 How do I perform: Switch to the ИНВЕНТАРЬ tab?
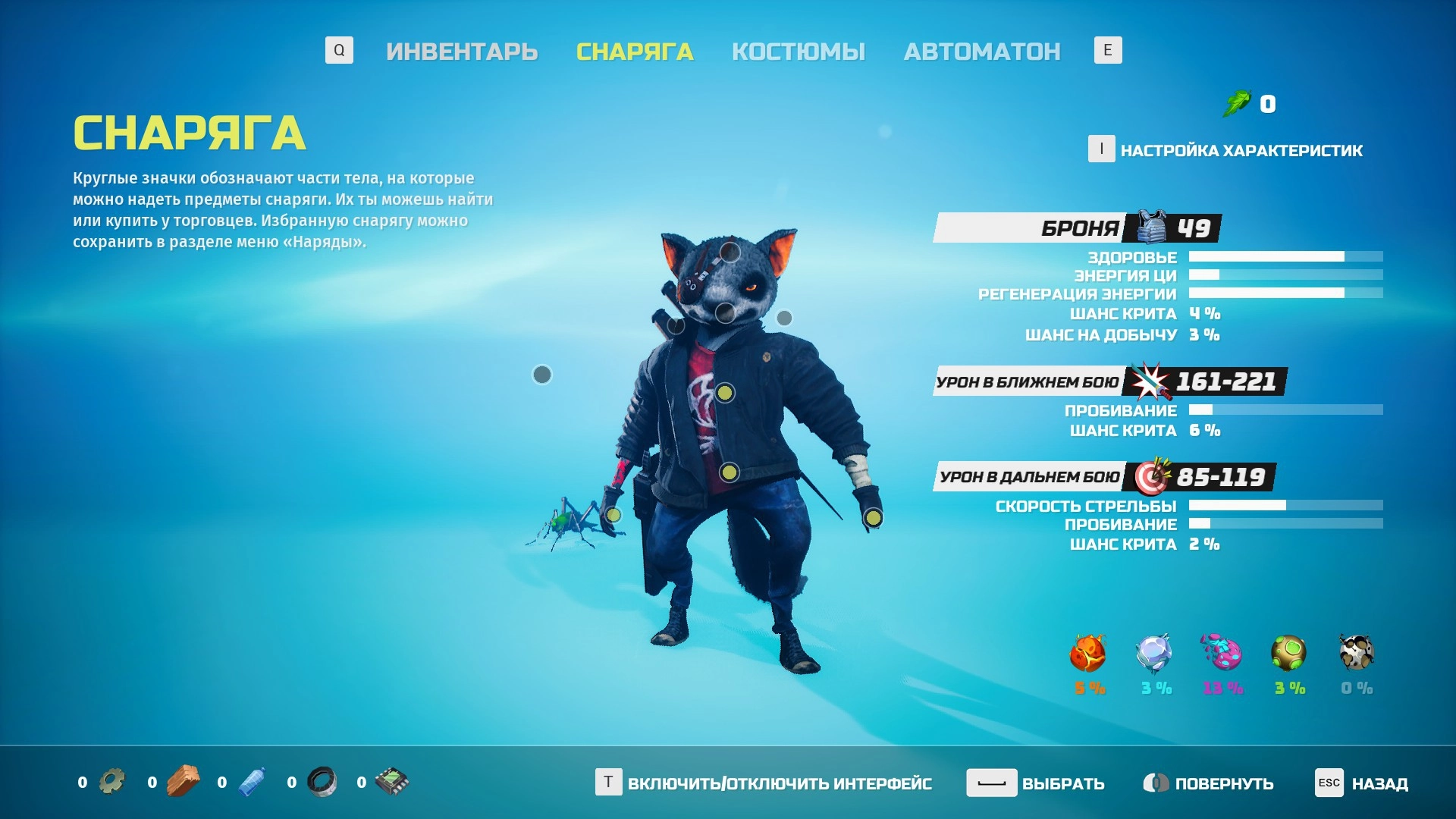[462, 52]
